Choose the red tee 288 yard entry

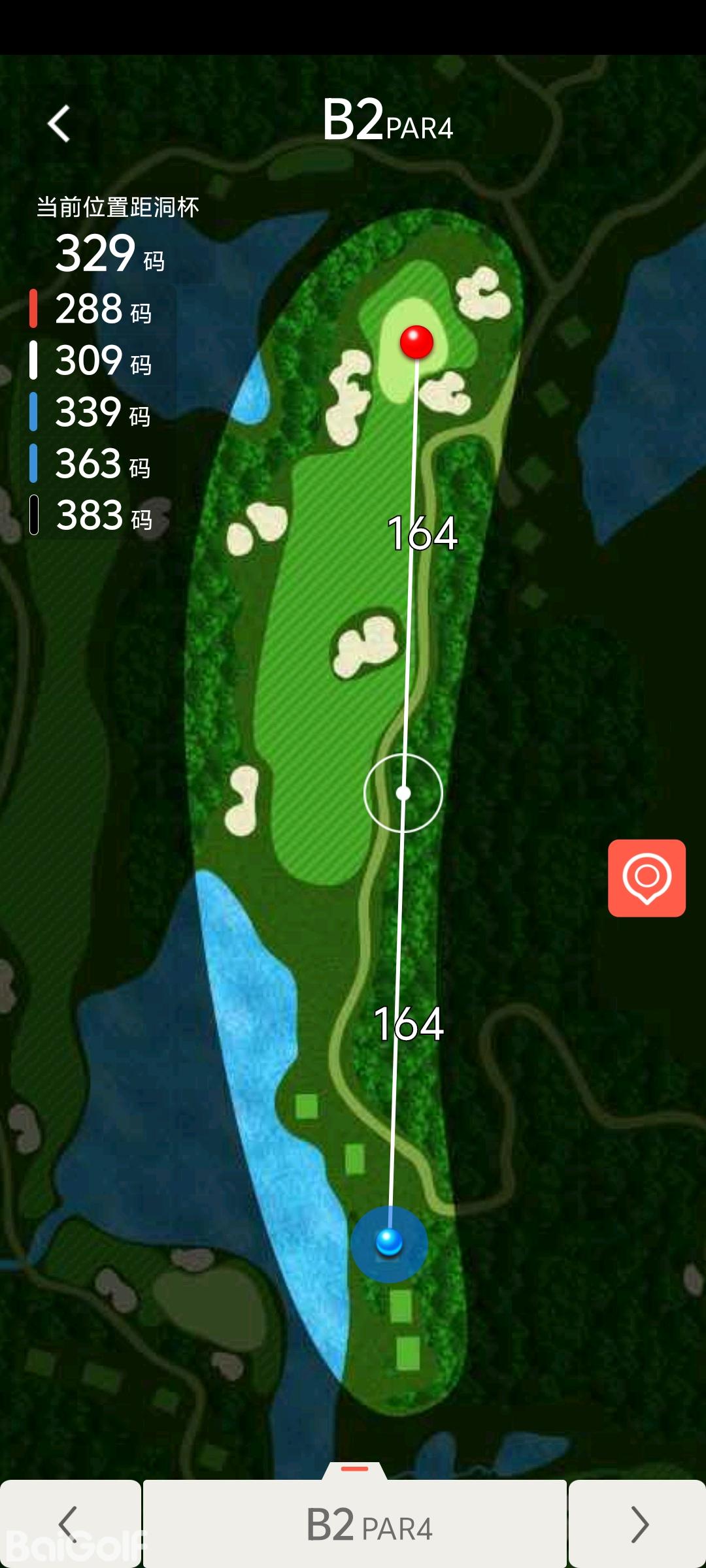(92, 309)
